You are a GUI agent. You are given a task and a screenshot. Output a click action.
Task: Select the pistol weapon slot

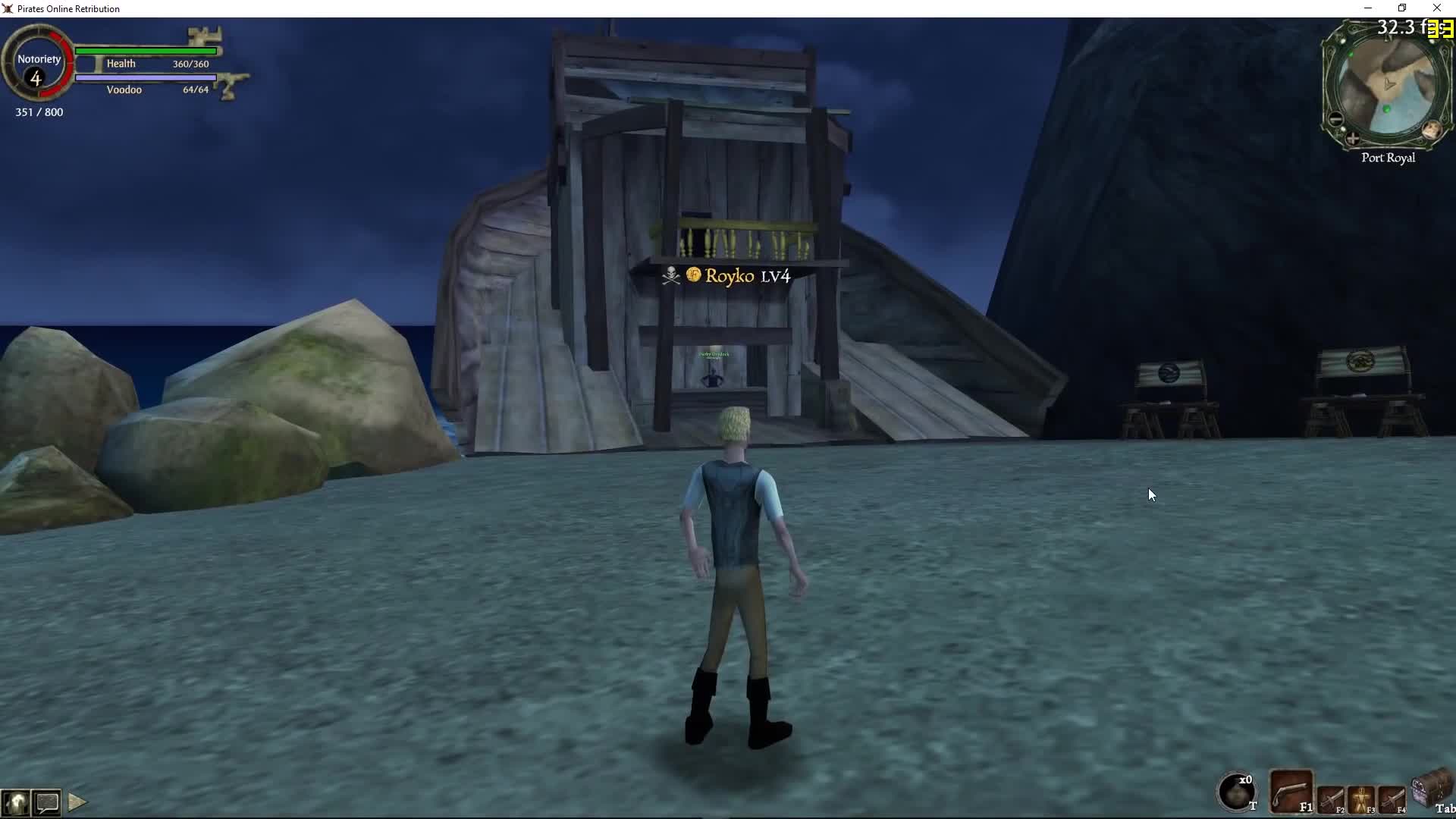pyautogui.click(x=1291, y=793)
